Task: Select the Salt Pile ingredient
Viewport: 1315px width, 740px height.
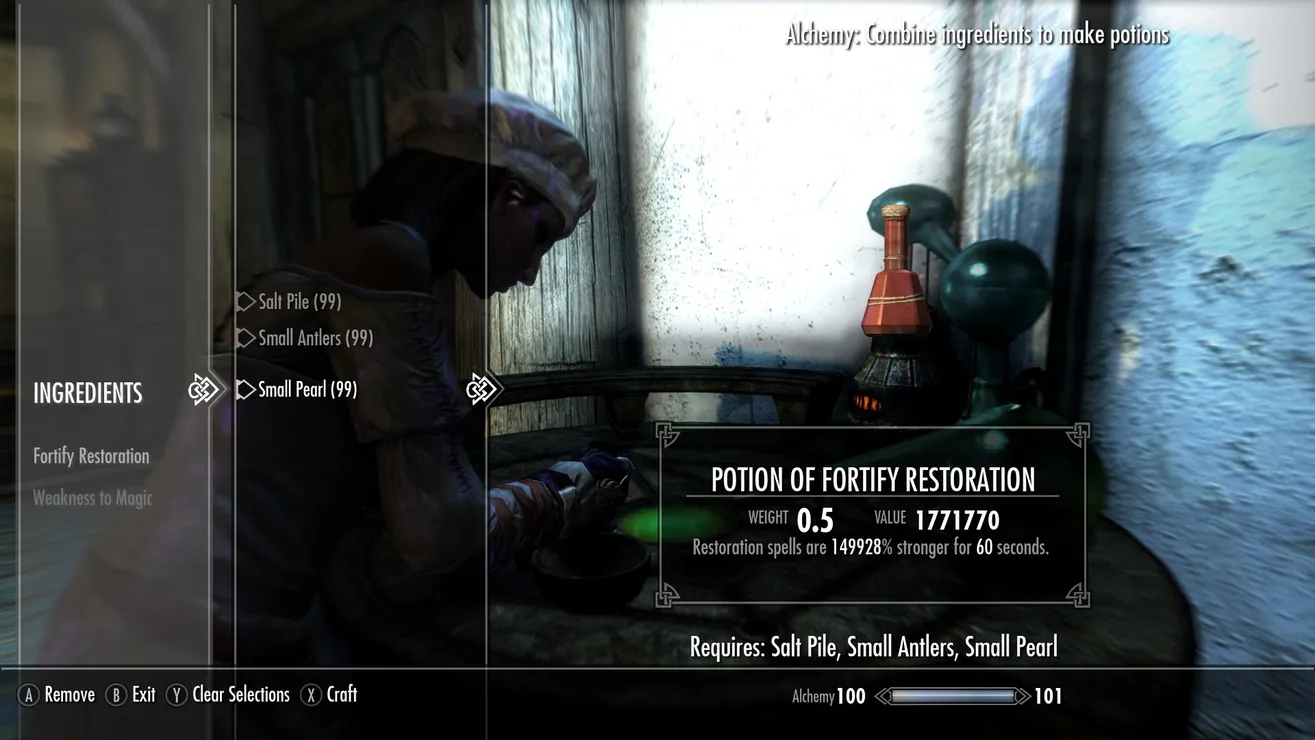Action: pos(299,301)
